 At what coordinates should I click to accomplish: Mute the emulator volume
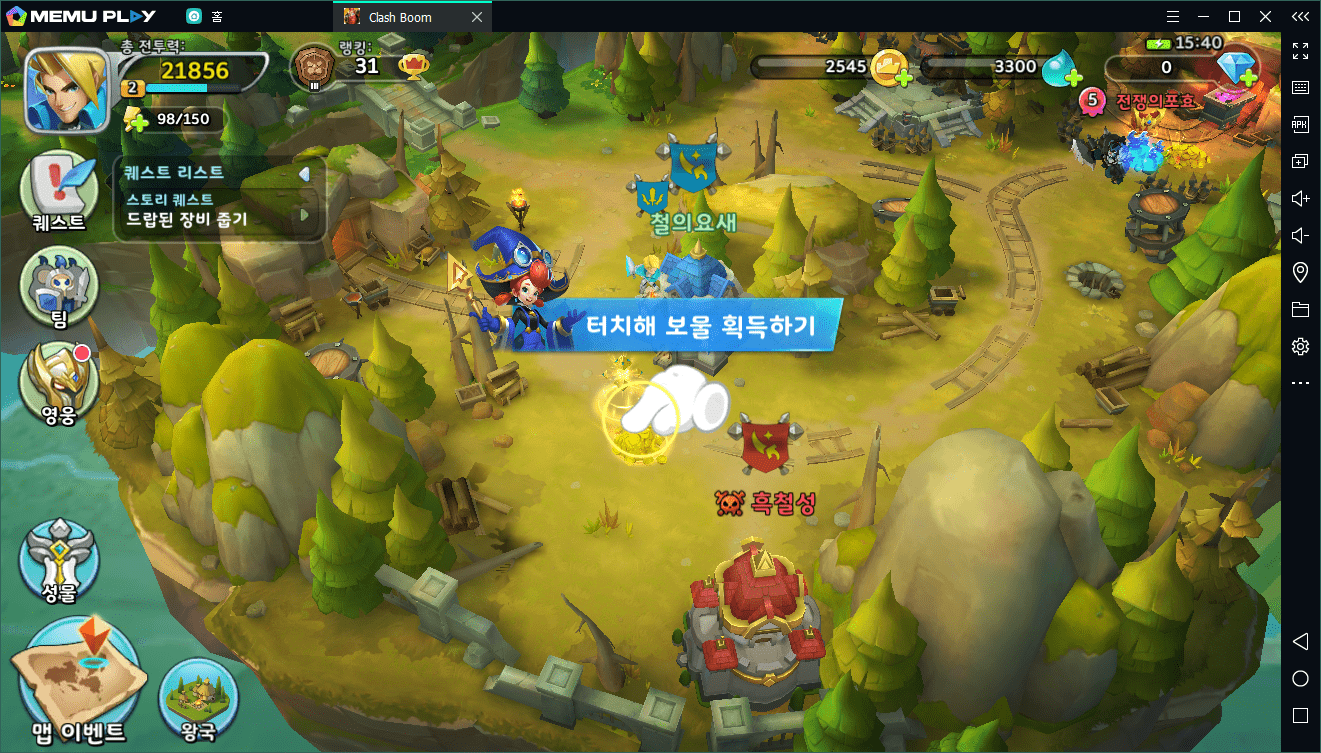tap(1300, 235)
